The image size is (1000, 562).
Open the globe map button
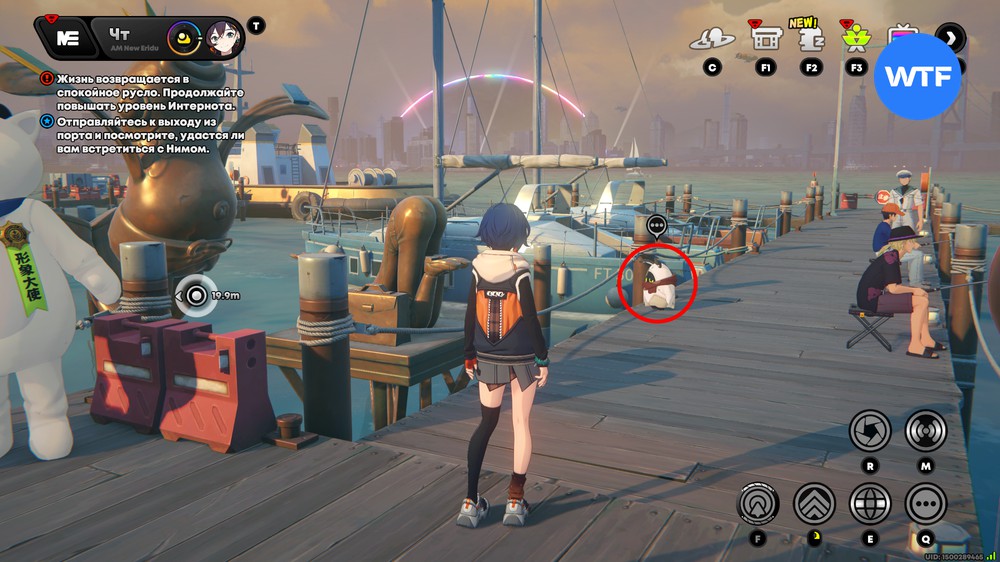point(870,504)
